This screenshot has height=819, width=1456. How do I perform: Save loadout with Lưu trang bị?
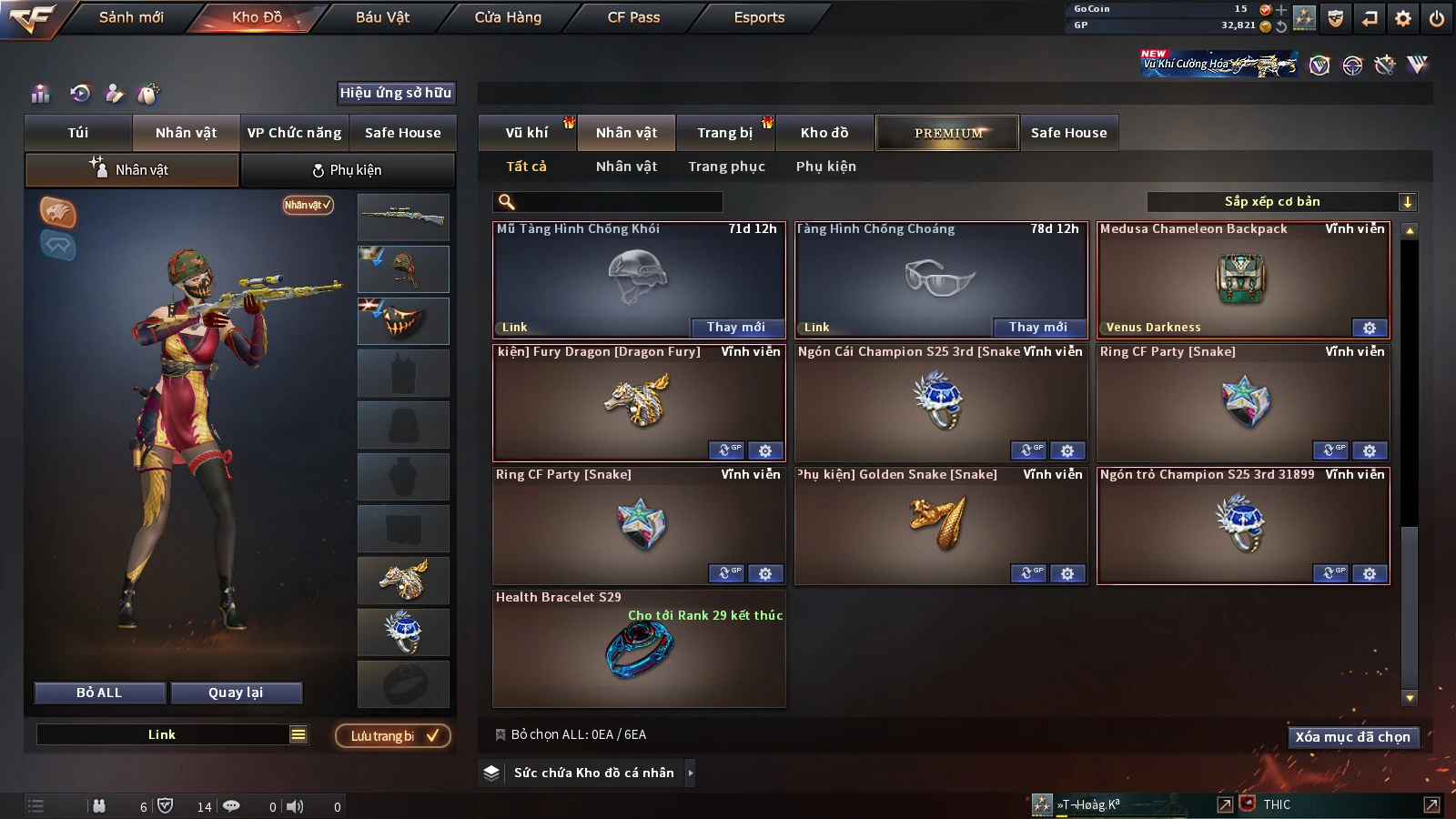[x=393, y=735]
